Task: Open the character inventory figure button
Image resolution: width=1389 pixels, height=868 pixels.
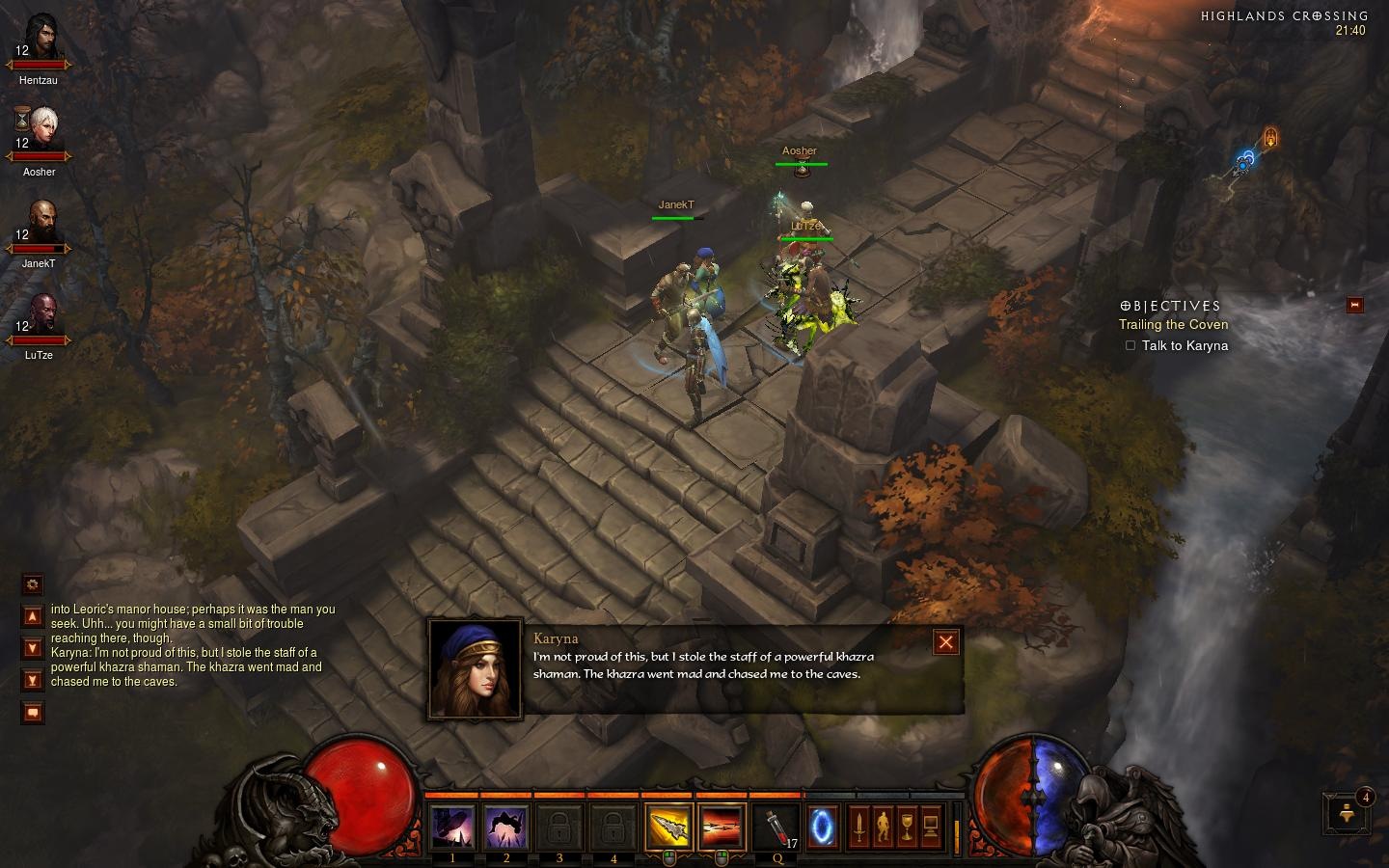Action: (x=883, y=827)
